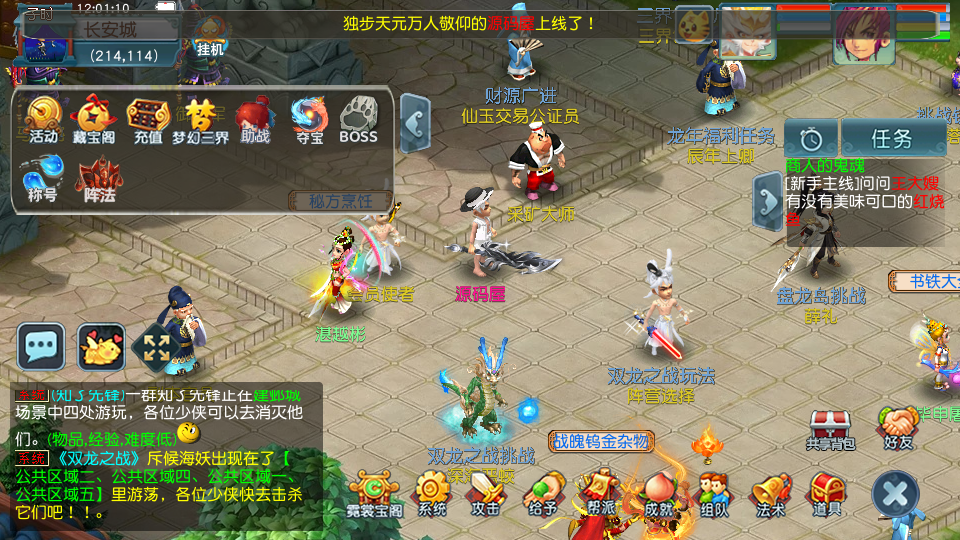Open the 法术 spells menu
This screenshot has width=960, height=540.
(770, 494)
